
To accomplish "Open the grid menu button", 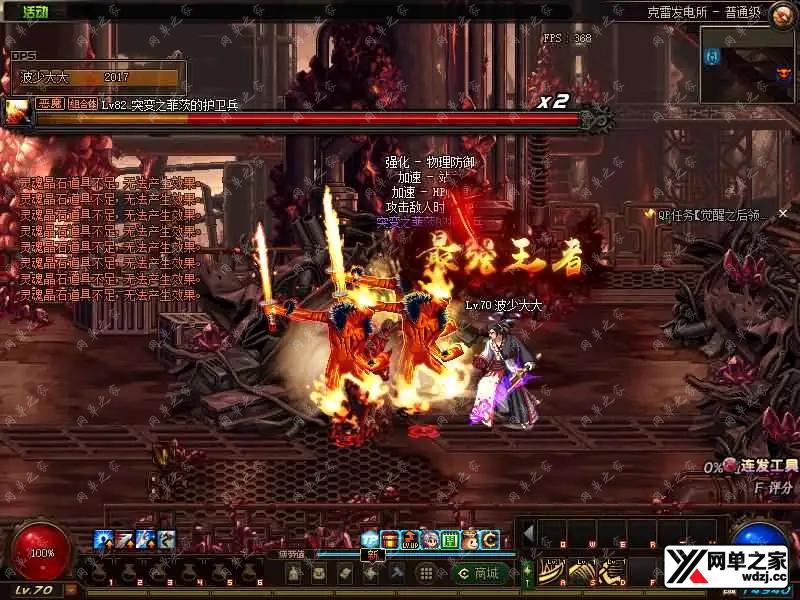I will point(424,573).
